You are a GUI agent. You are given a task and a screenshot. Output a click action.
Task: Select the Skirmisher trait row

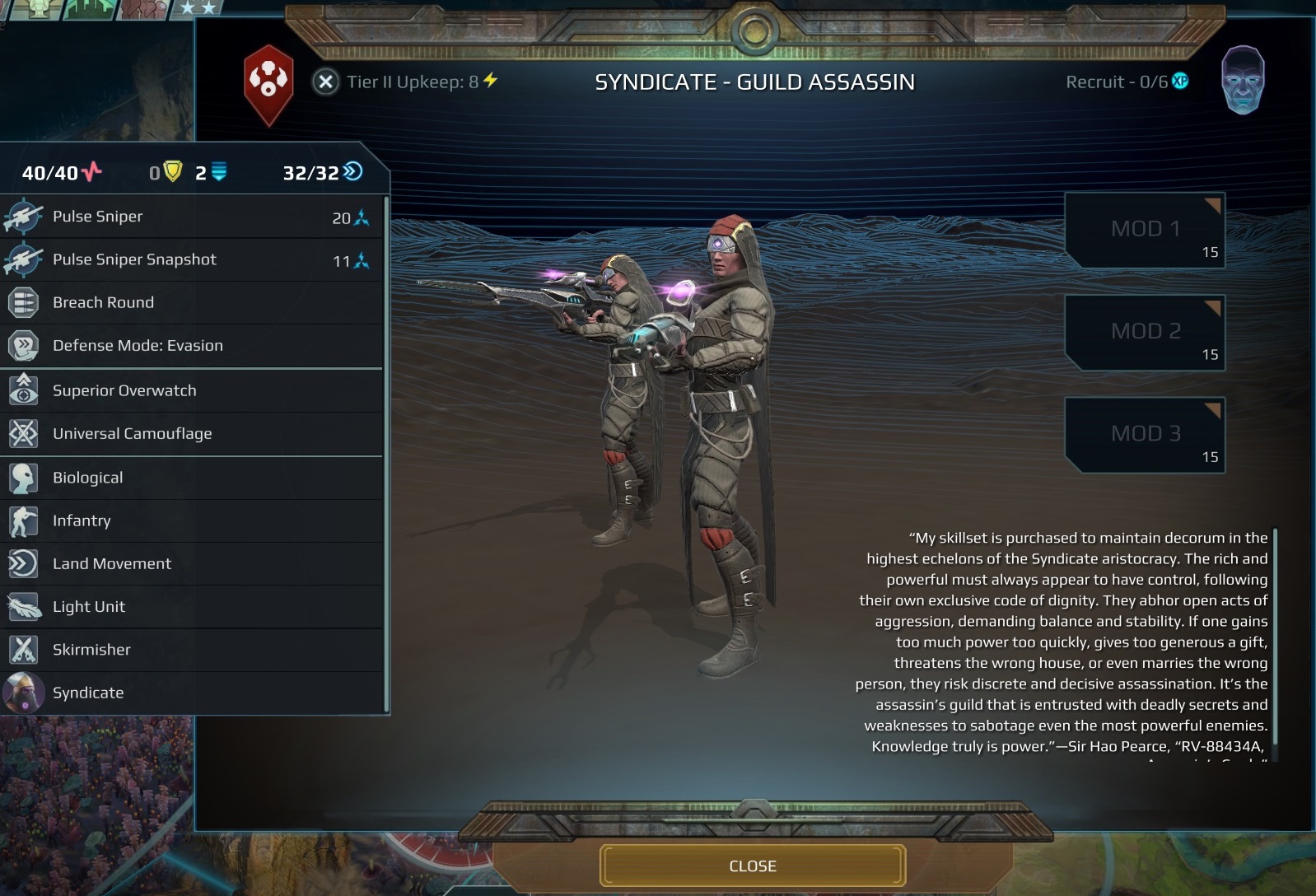coord(192,650)
